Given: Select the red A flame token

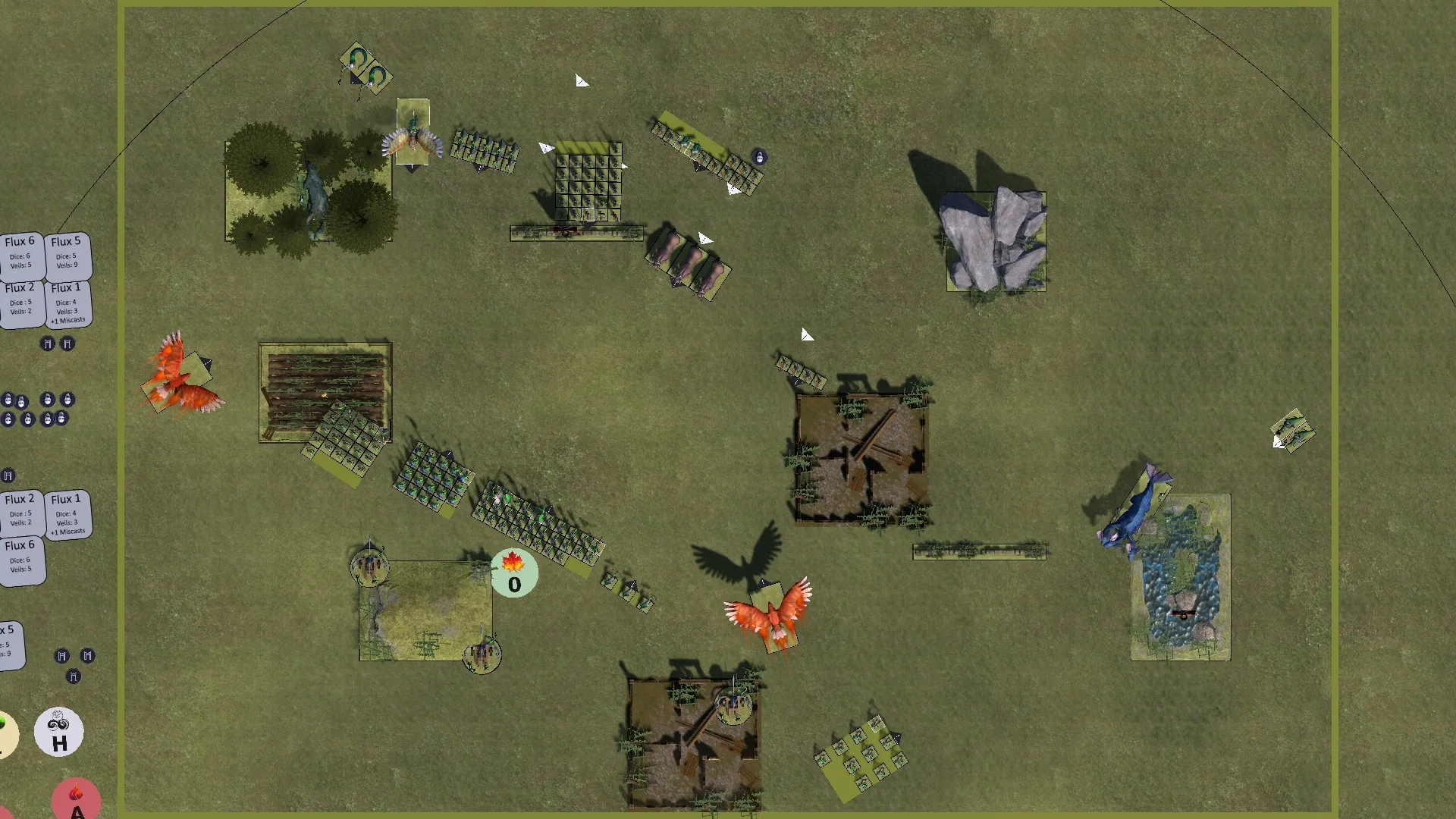Looking at the screenshot, I should click(76, 800).
